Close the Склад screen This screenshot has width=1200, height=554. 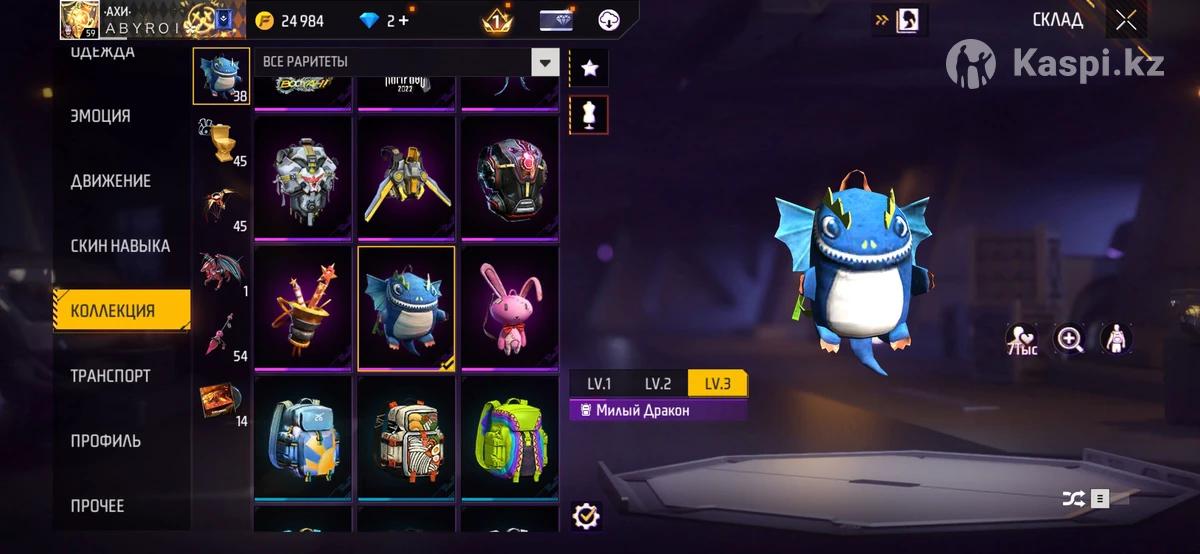1126,21
